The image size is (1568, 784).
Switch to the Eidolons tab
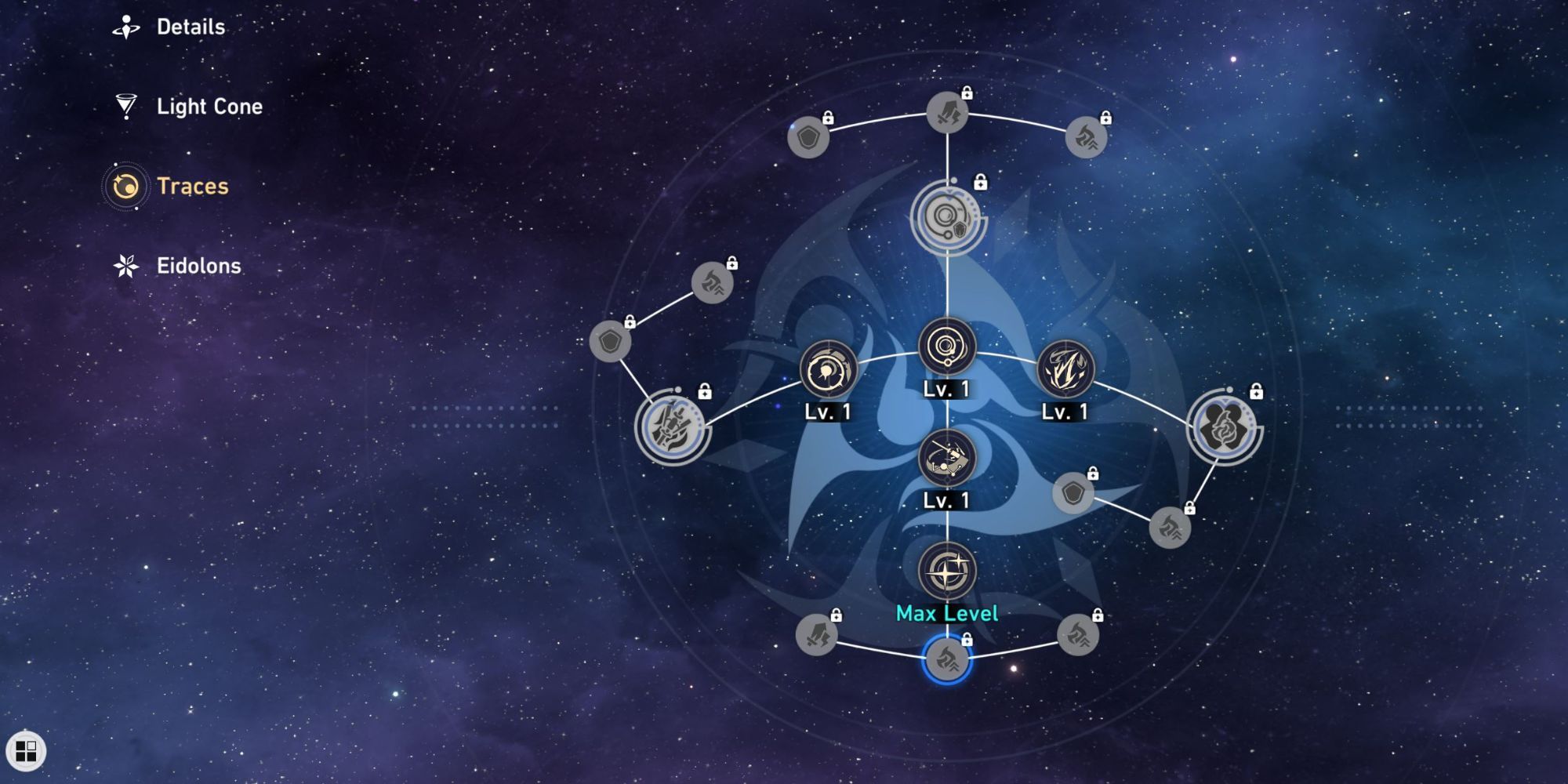200,265
